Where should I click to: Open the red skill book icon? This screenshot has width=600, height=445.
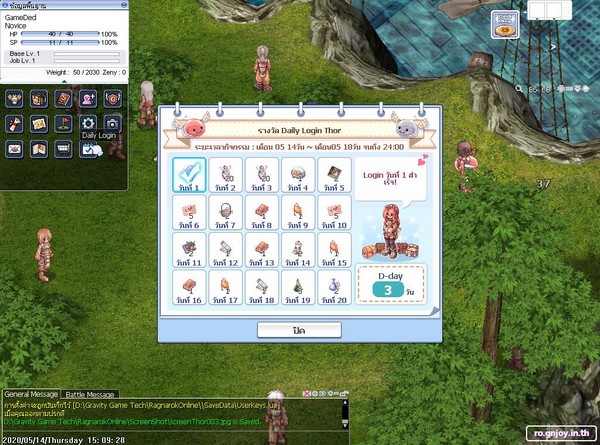tap(64, 98)
